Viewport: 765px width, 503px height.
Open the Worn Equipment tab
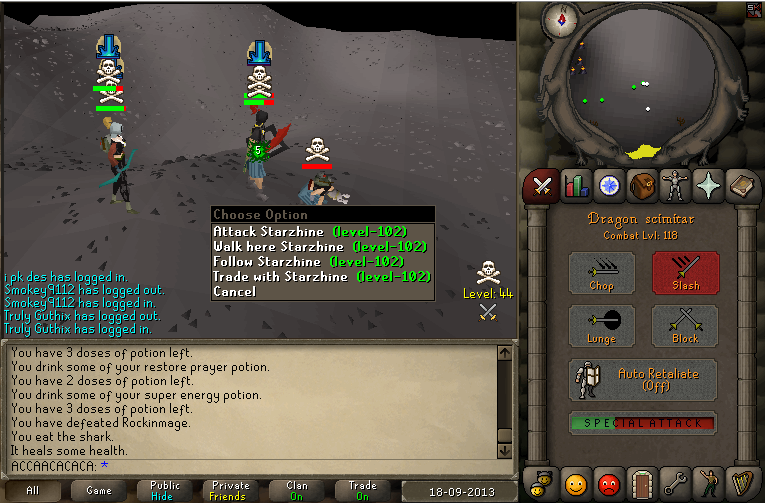click(x=674, y=185)
